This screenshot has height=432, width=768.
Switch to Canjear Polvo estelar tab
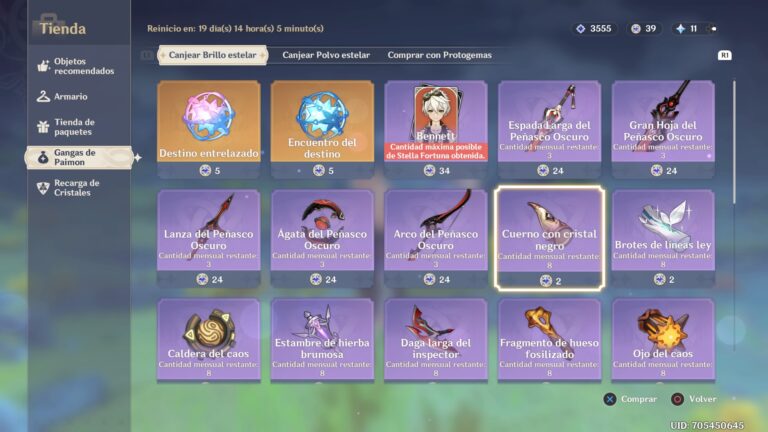click(326, 56)
